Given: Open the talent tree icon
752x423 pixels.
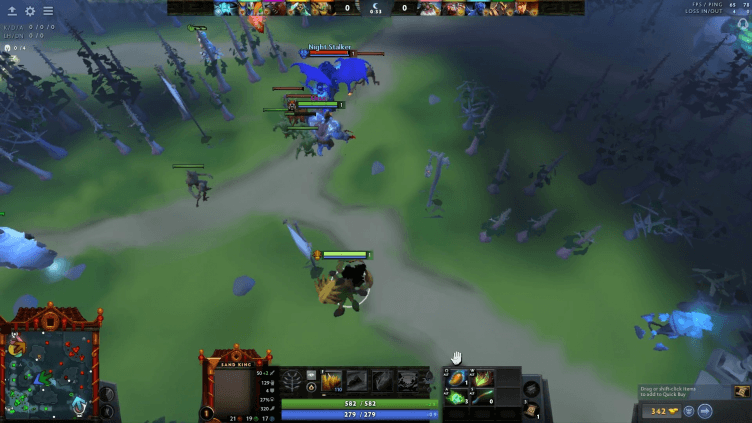Looking at the screenshot, I should [292, 381].
